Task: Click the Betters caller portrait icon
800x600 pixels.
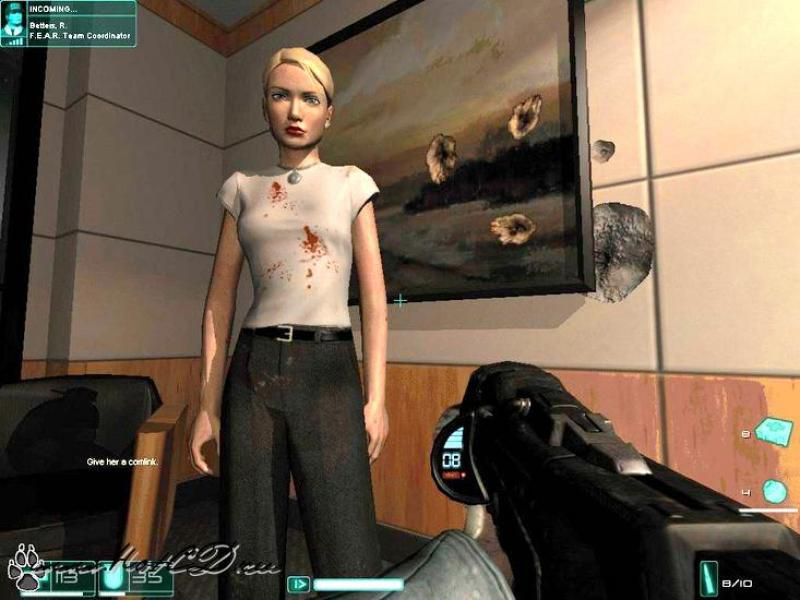Action: tap(13, 24)
